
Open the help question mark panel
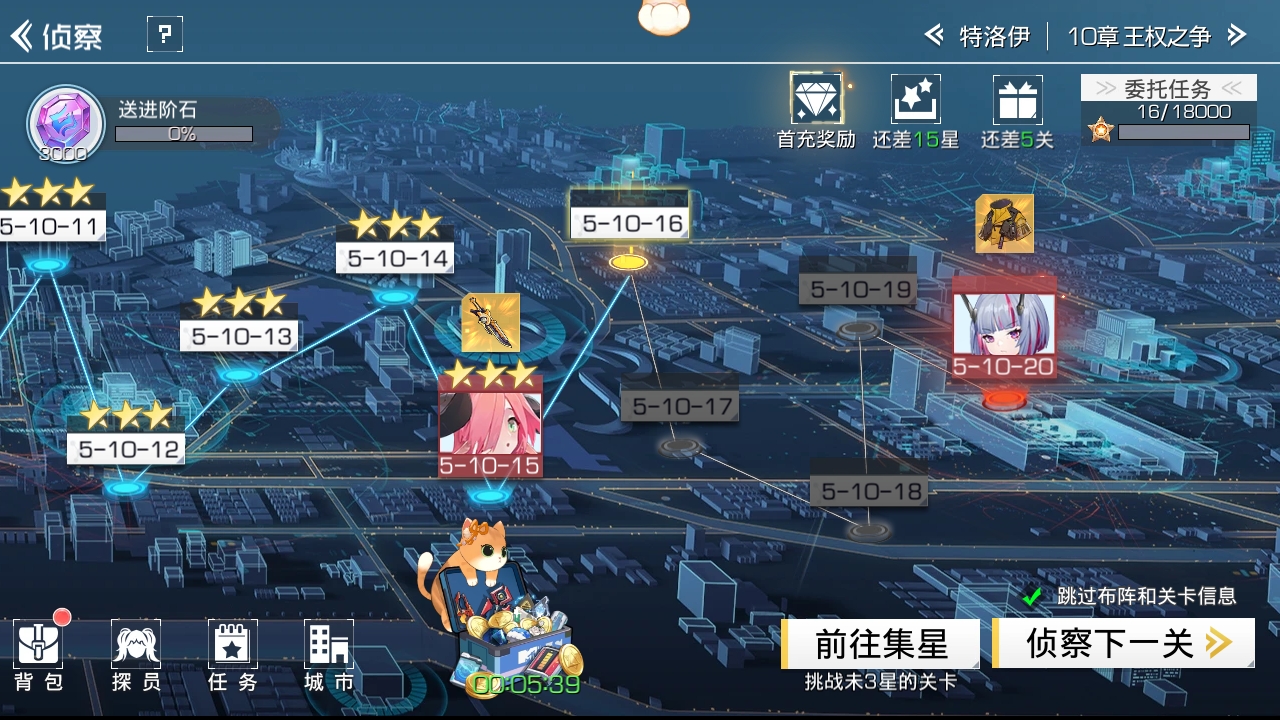pyautogui.click(x=164, y=33)
